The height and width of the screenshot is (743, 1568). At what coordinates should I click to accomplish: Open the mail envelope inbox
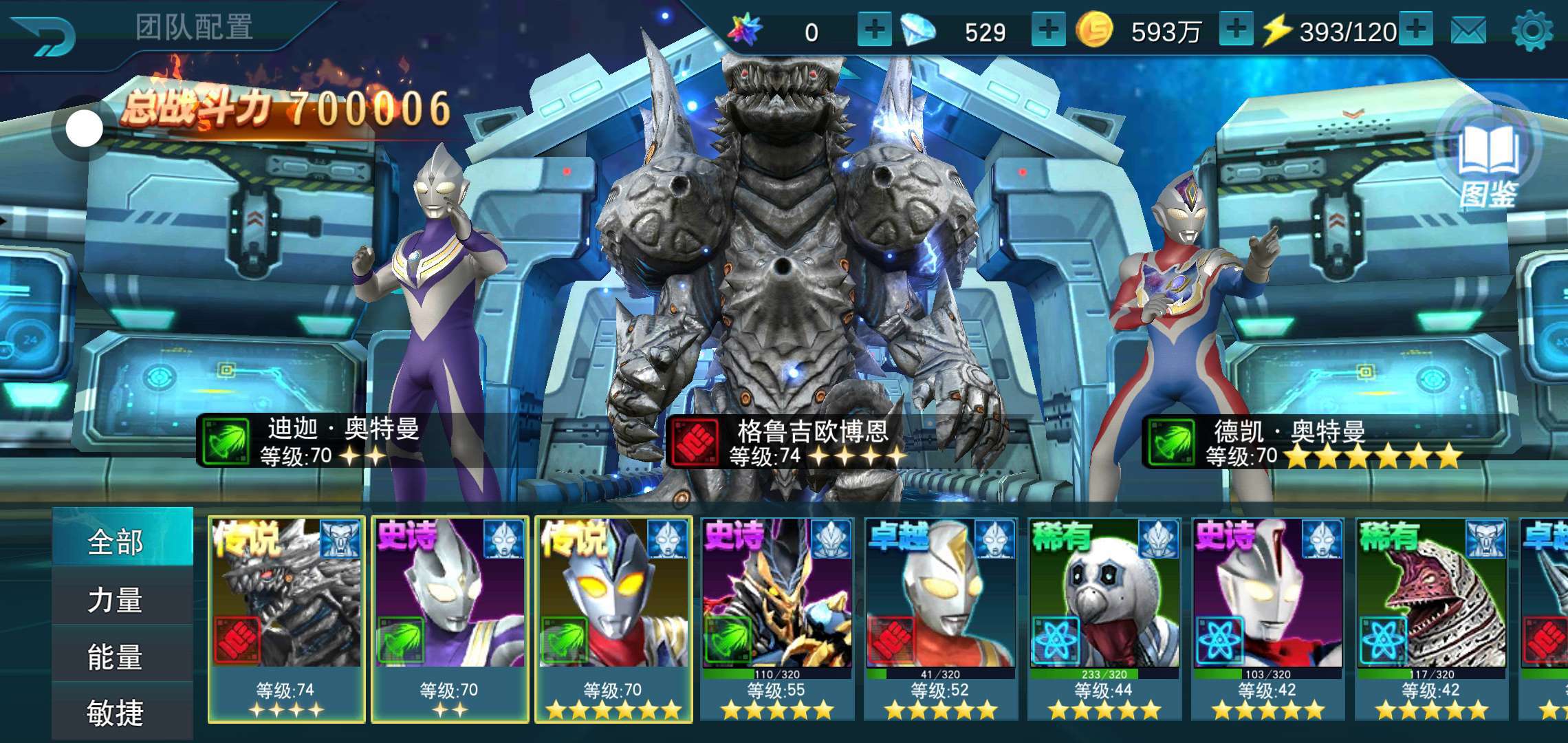point(1468,31)
